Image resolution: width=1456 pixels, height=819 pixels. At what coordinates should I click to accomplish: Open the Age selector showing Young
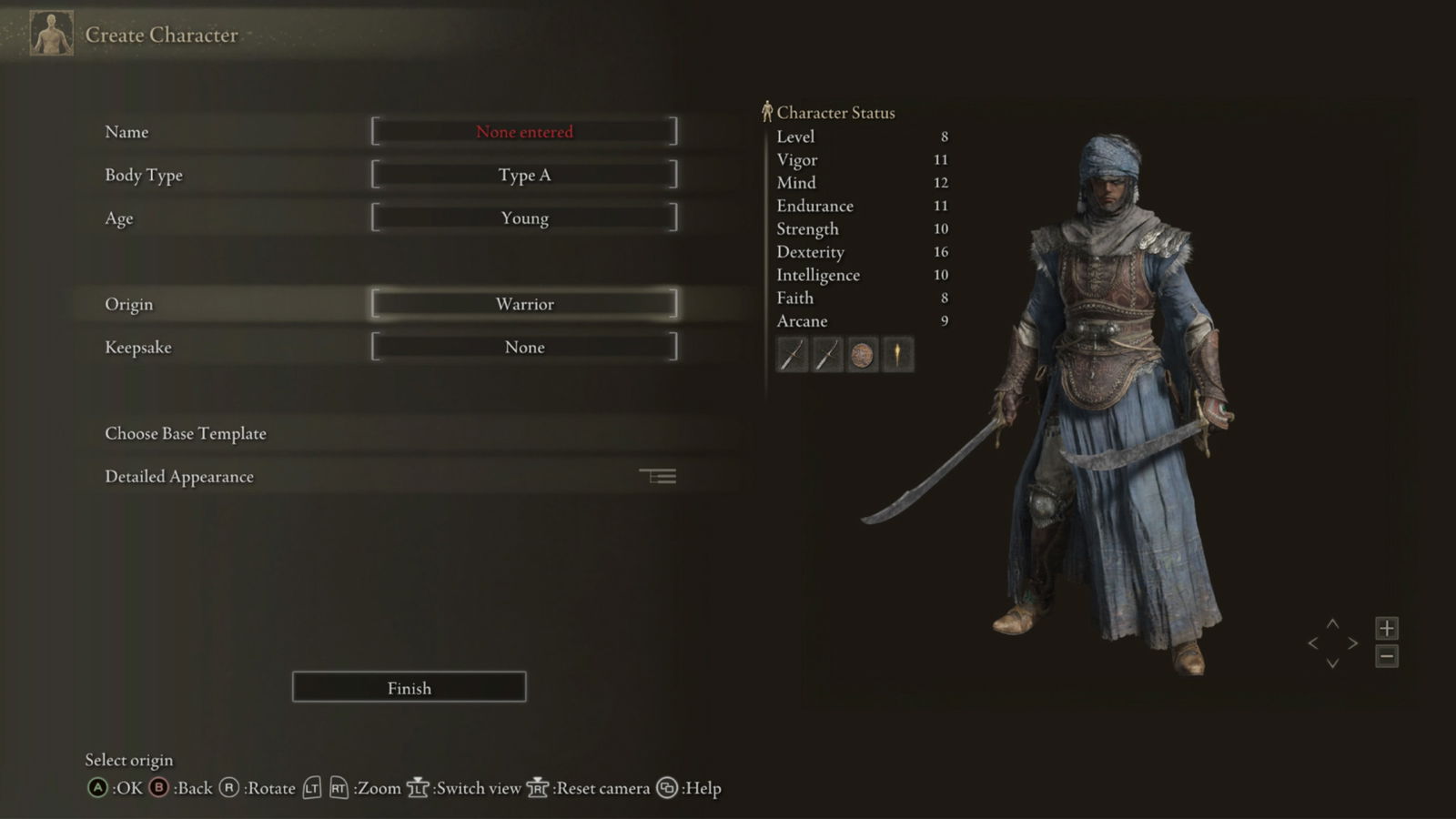[x=524, y=217]
